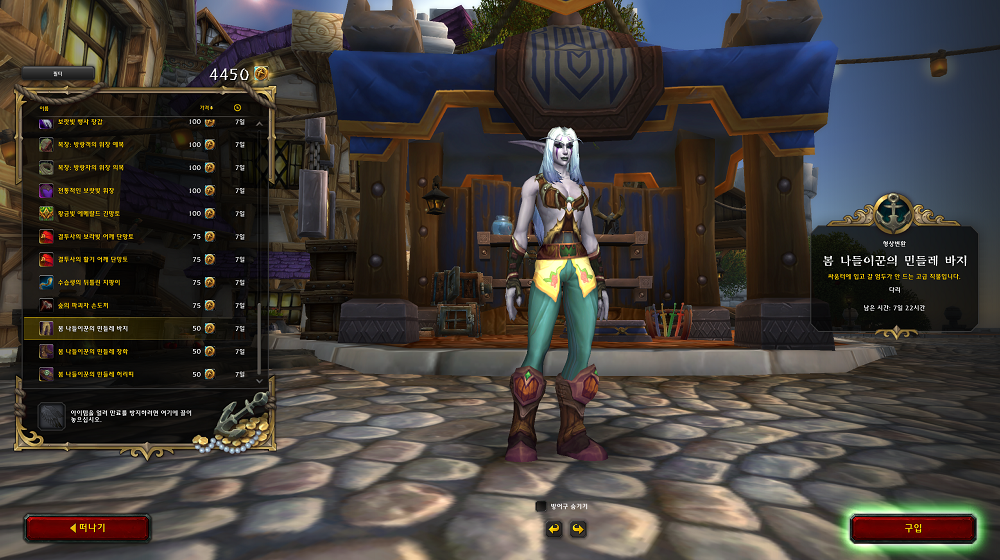Choose 숲의 파괴자 손도끼 item
Viewport: 1000px width, 560px height.
[x=140, y=305]
